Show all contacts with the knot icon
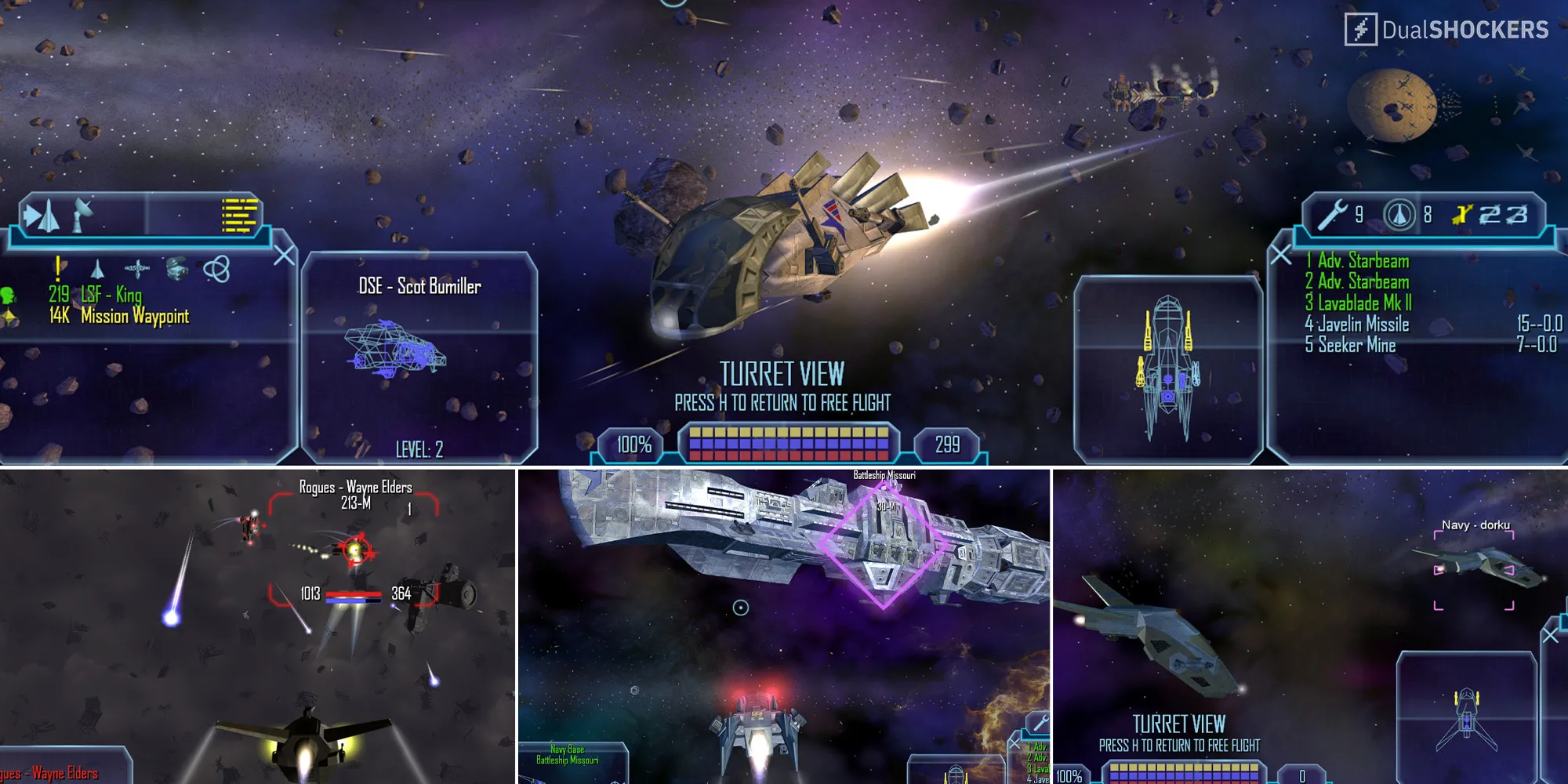1568x784 pixels. click(216, 270)
